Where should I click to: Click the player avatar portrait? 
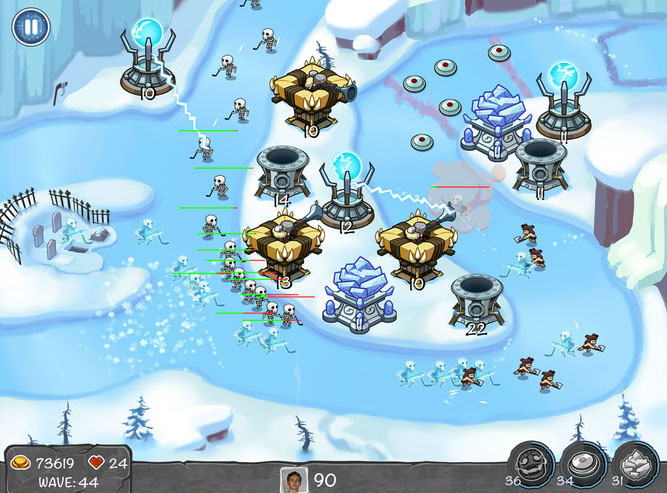pyautogui.click(x=294, y=479)
